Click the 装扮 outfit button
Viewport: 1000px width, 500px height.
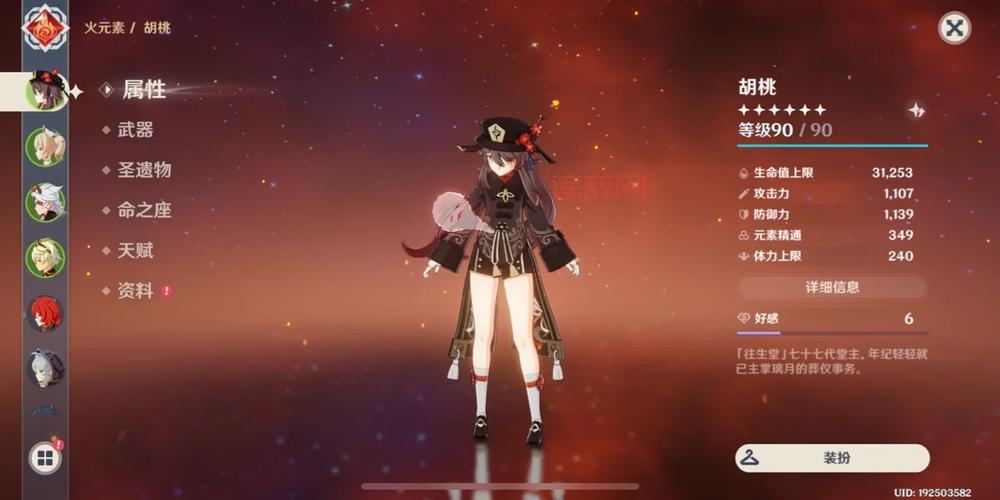tap(832, 458)
